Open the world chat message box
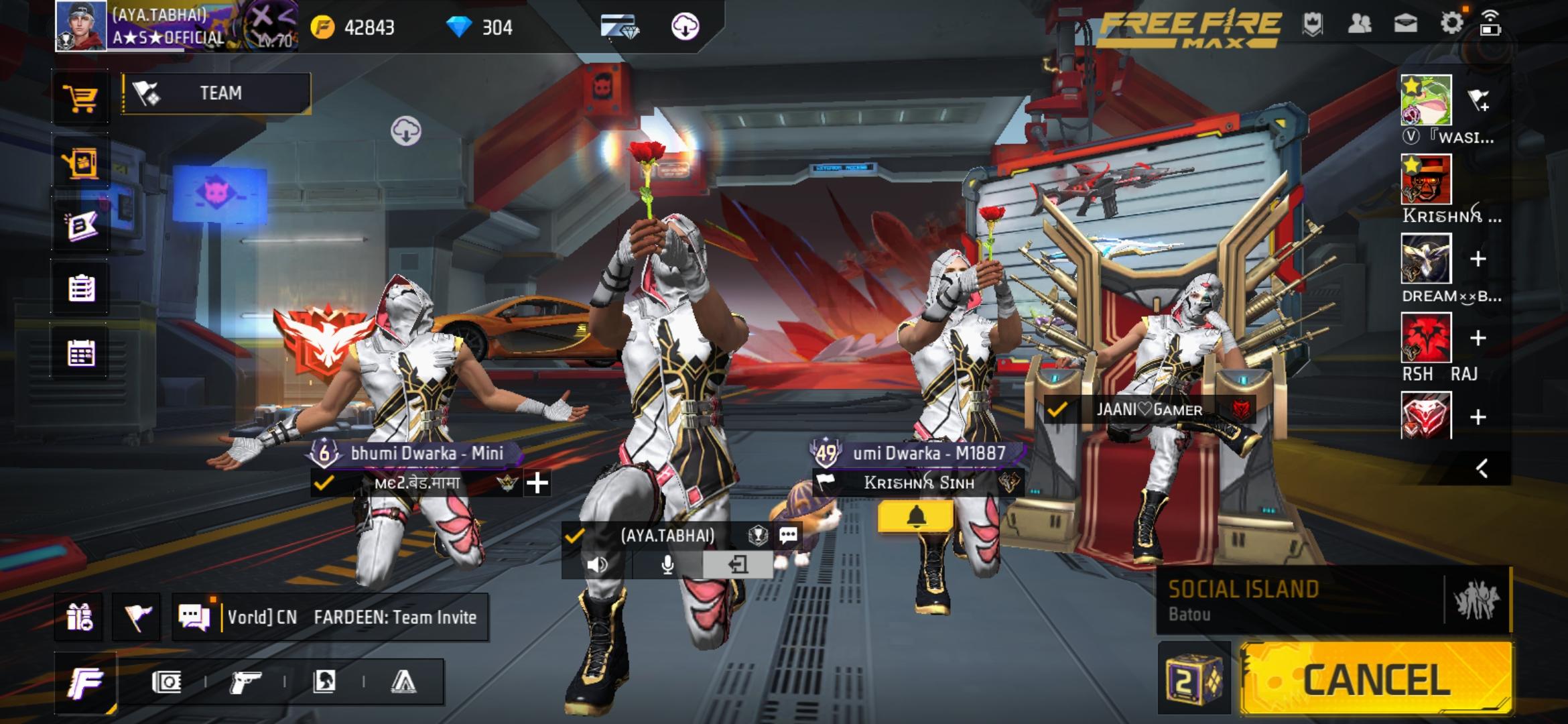This screenshot has height=724, width=1568. coord(352,617)
